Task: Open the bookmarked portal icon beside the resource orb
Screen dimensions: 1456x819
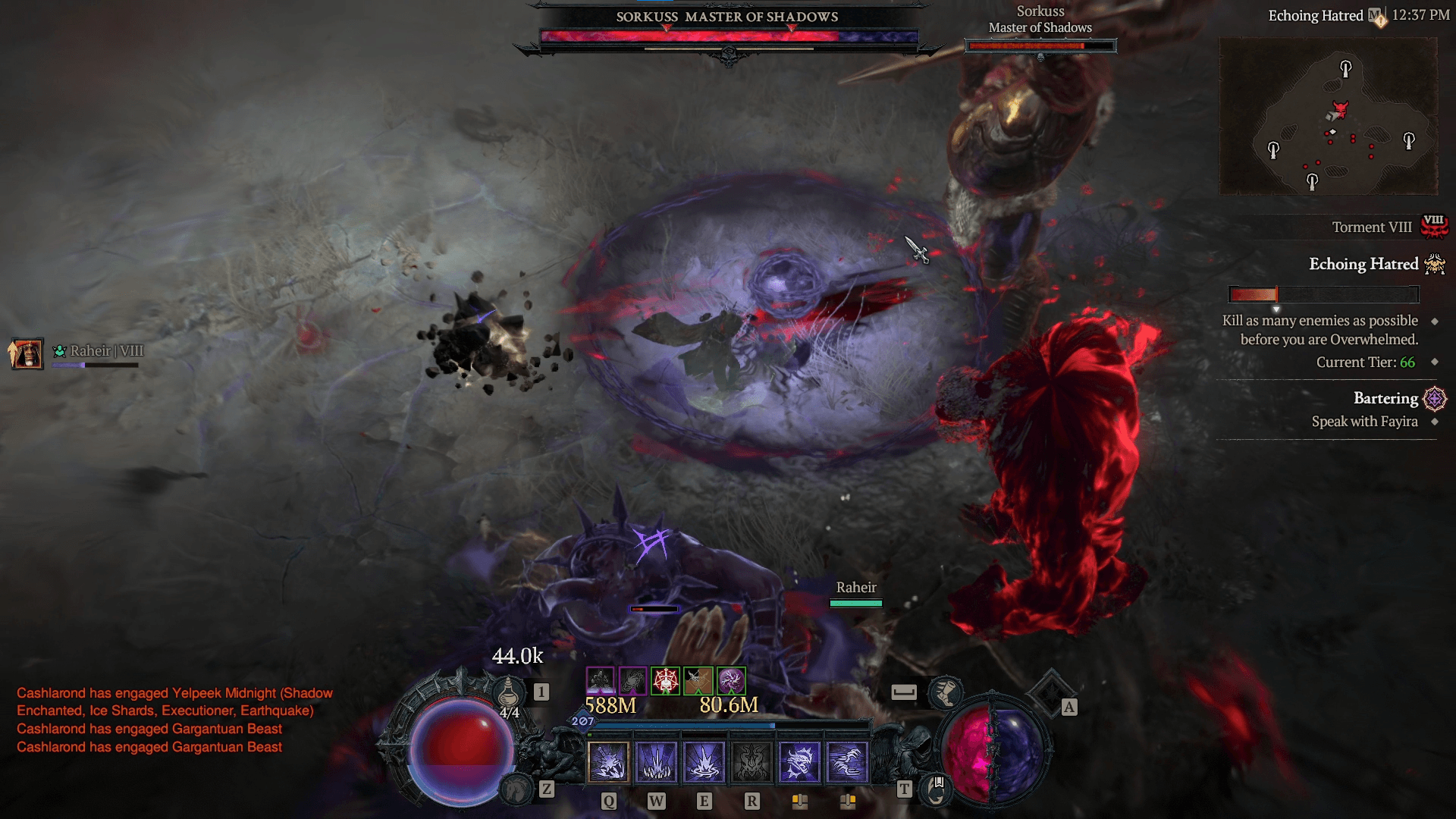Action: (937, 789)
